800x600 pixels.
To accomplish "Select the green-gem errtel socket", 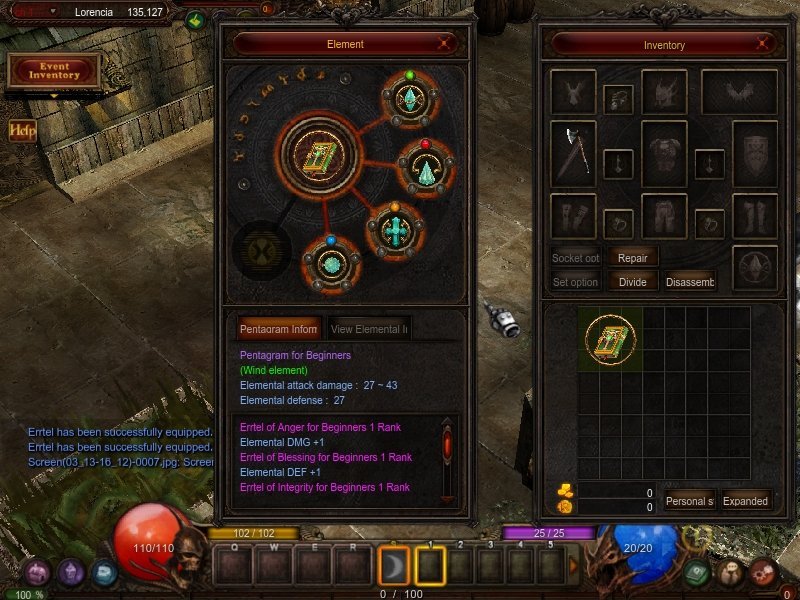I will [409, 100].
